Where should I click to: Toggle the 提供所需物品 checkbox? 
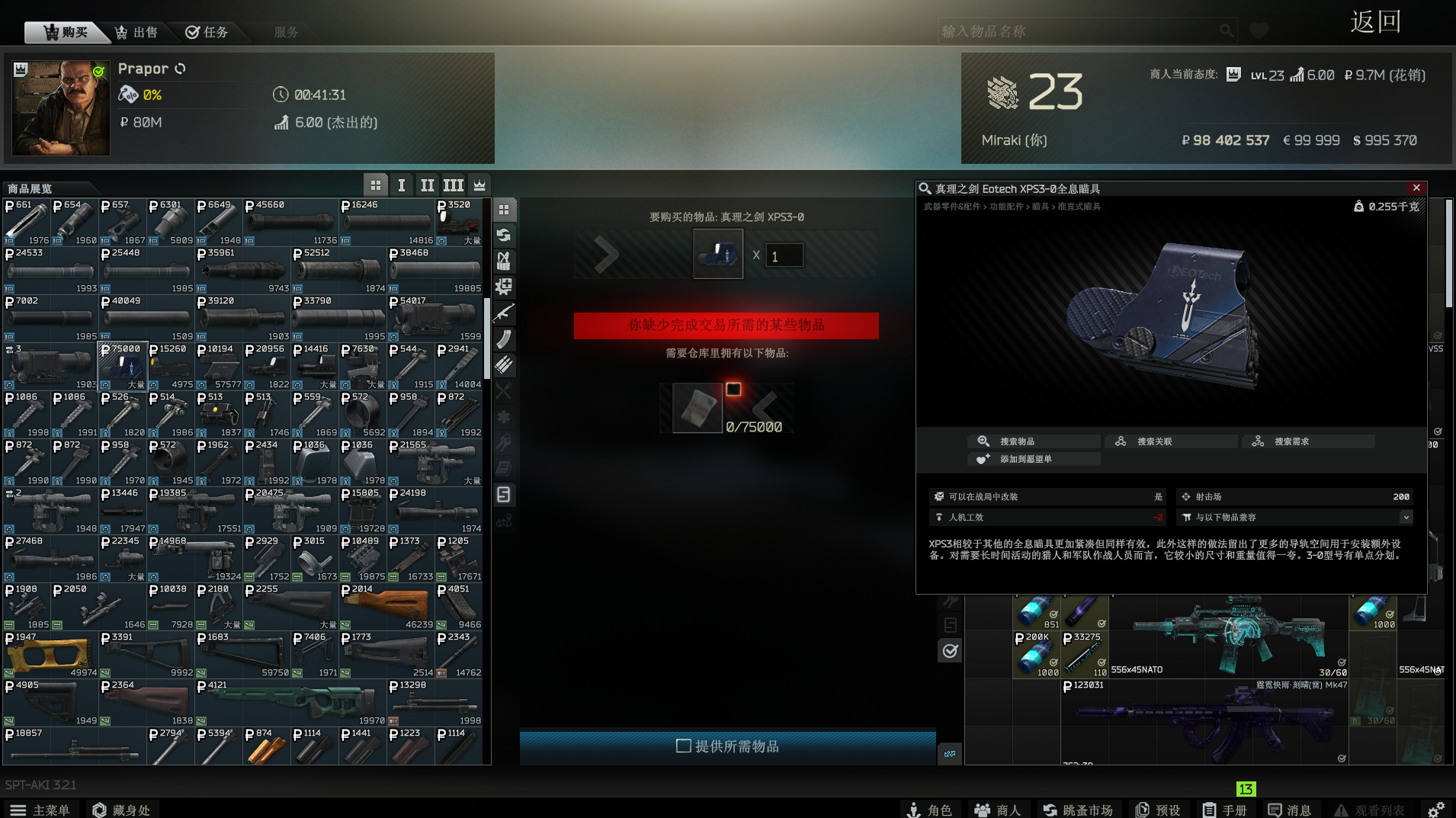click(x=684, y=746)
